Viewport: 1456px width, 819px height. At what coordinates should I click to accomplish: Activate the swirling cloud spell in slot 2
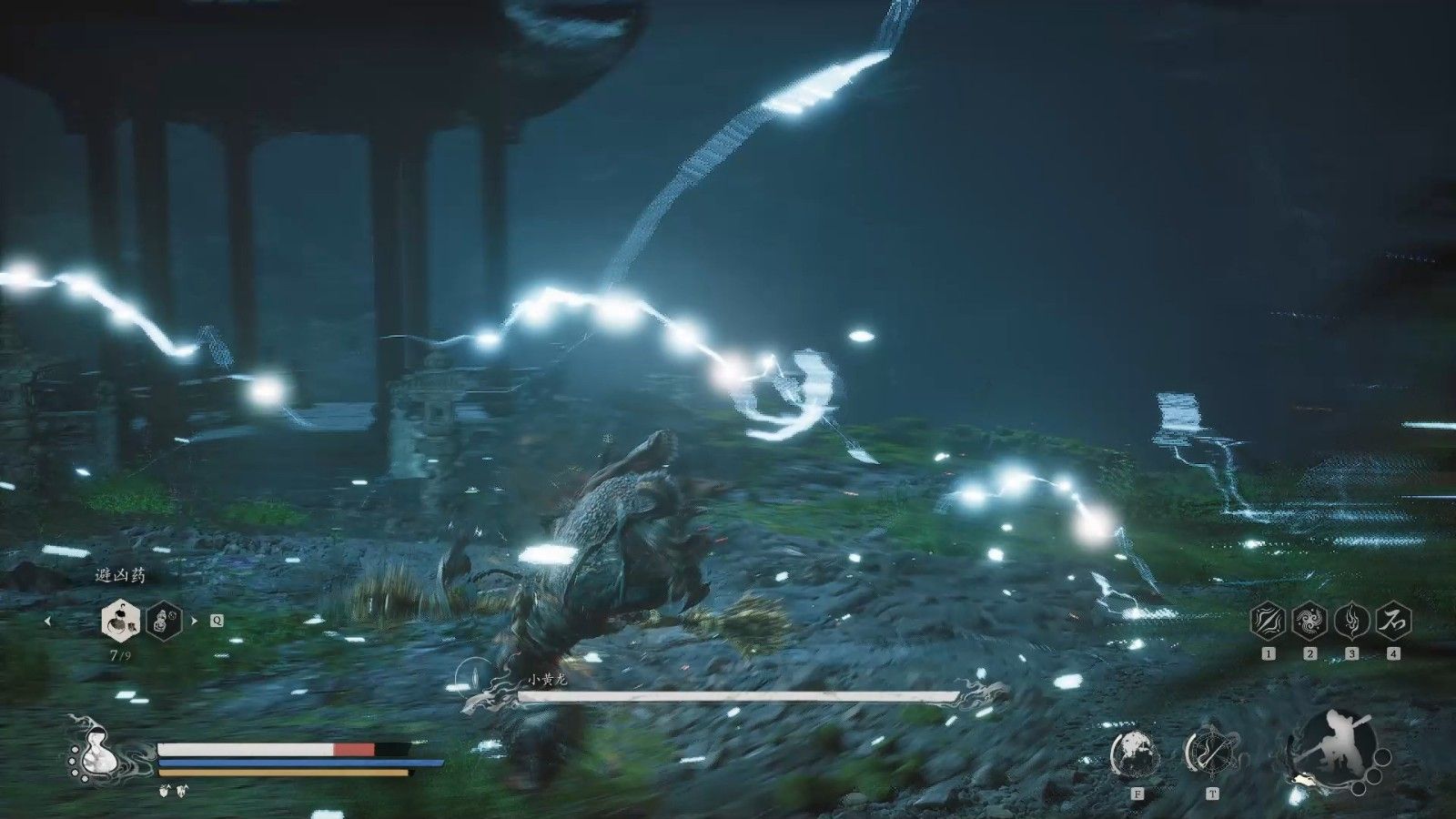click(x=1309, y=622)
